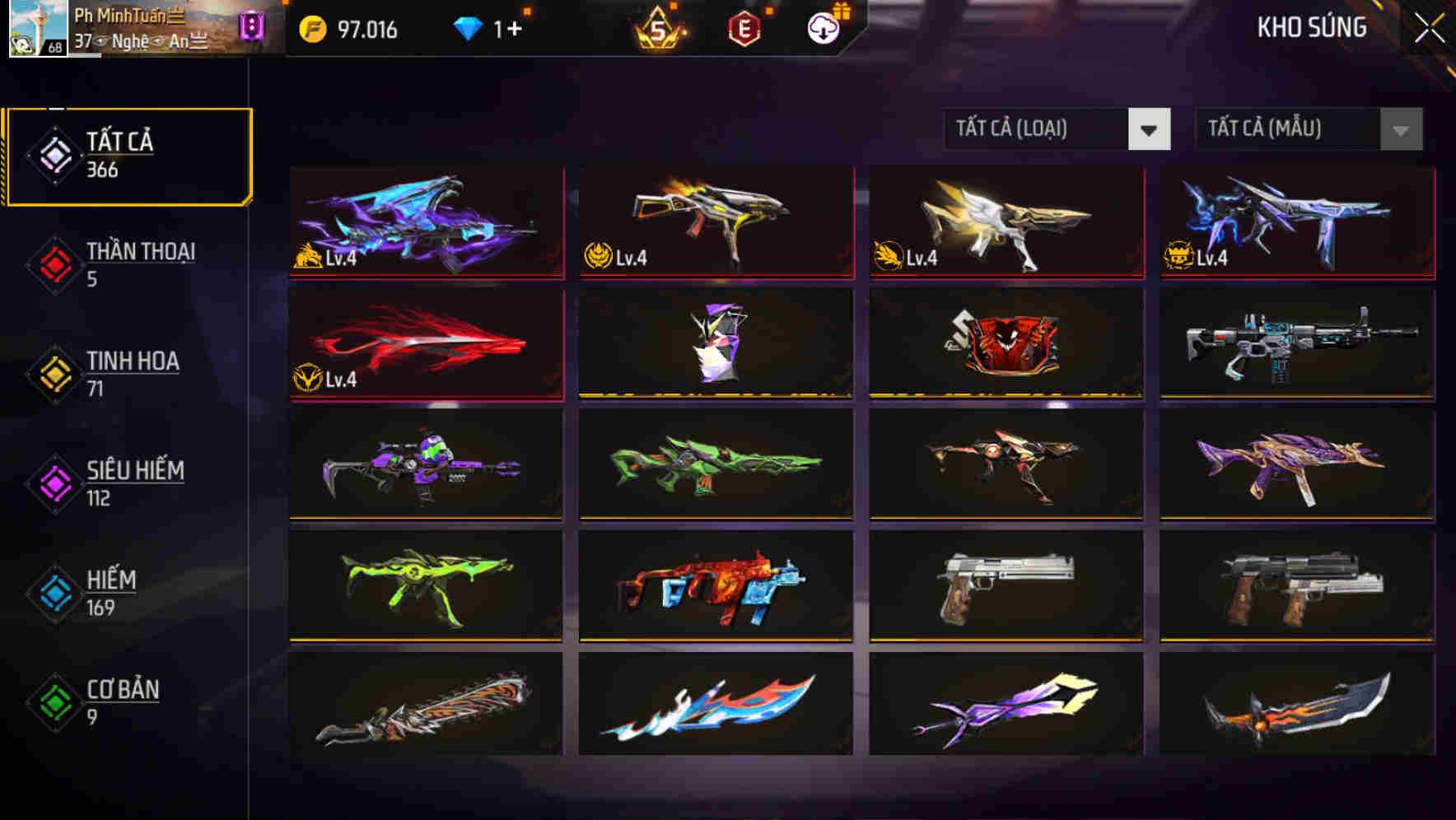This screenshot has height=820, width=1456.
Task: Open the guild tag 37 Nghệ An
Action: tap(132, 40)
